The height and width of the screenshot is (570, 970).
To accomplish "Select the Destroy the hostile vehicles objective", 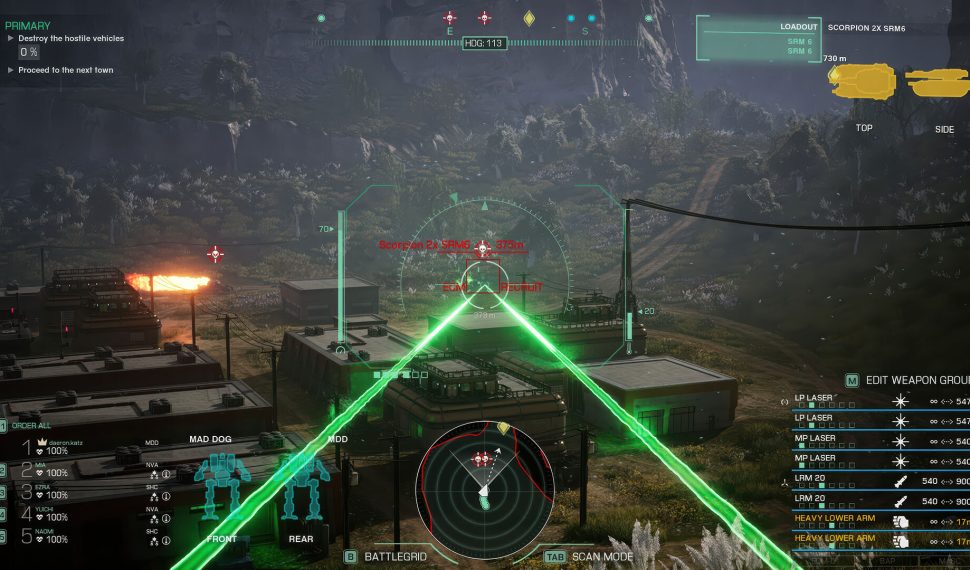I will point(71,38).
